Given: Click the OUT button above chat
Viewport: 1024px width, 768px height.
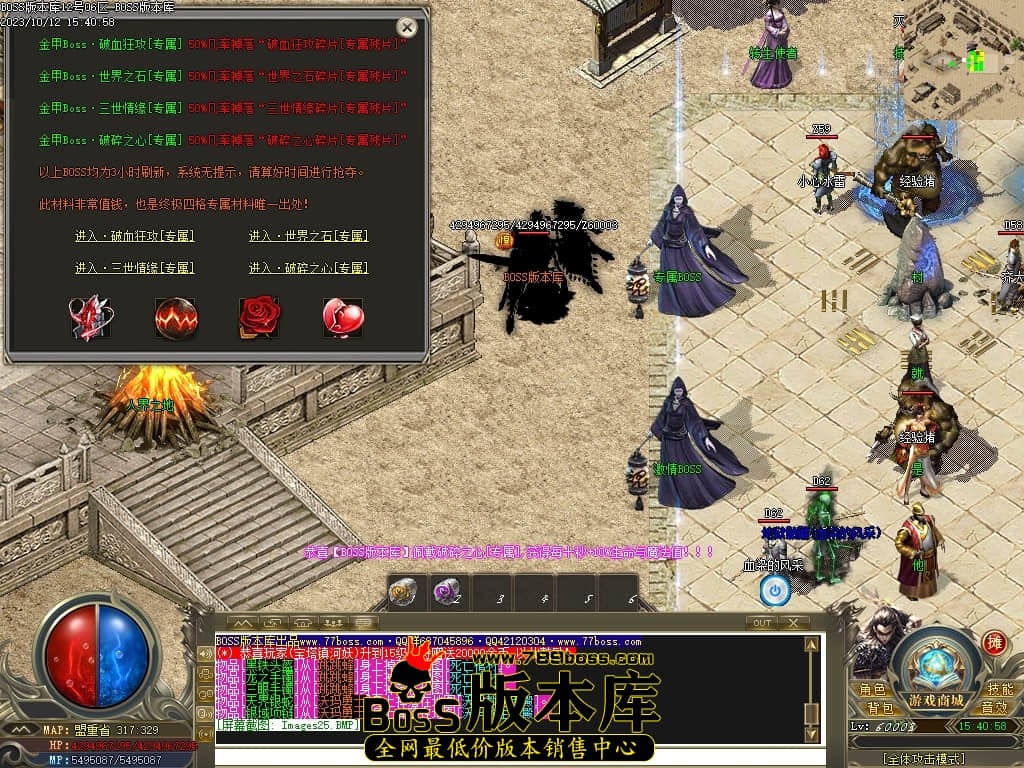Looking at the screenshot, I should pos(762,622).
